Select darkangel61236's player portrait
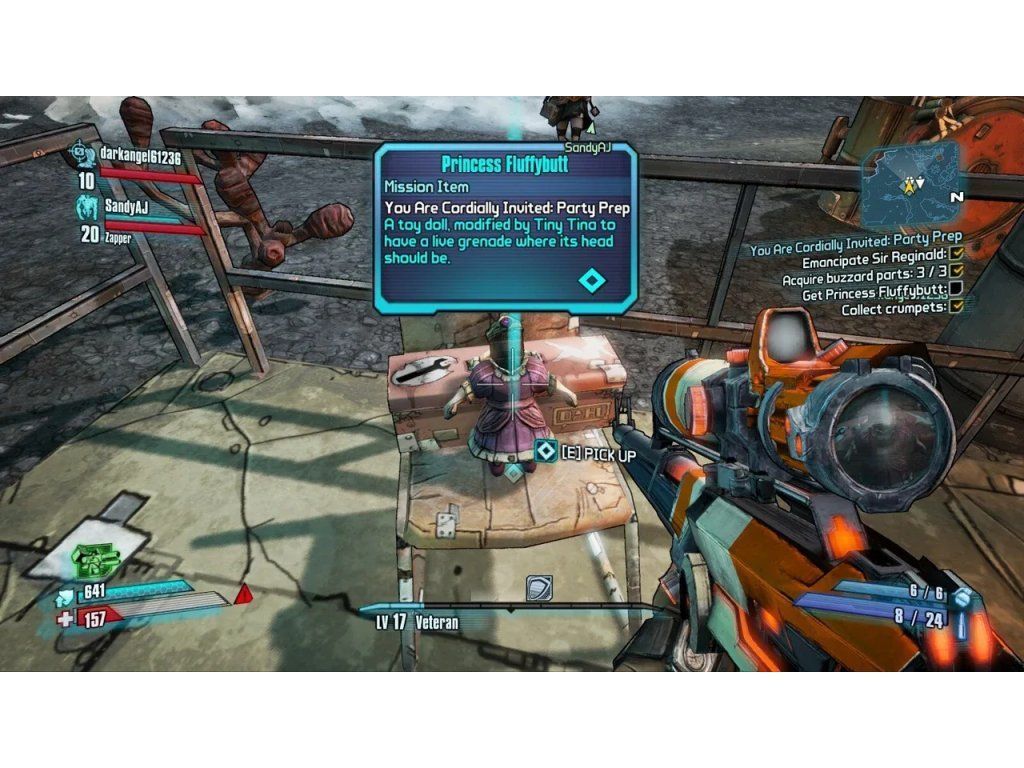 pyautogui.click(x=85, y=154)
